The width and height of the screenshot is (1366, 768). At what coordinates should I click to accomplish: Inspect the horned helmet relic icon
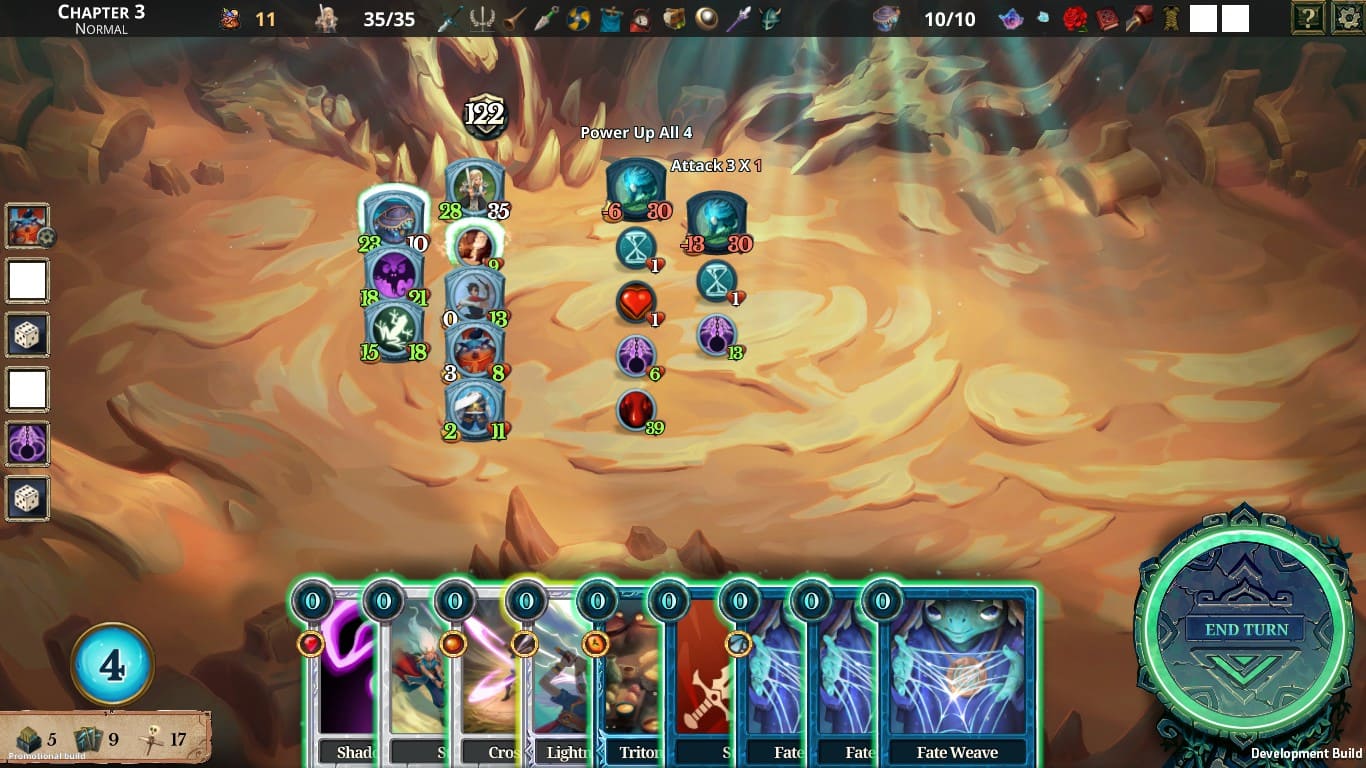770,18
